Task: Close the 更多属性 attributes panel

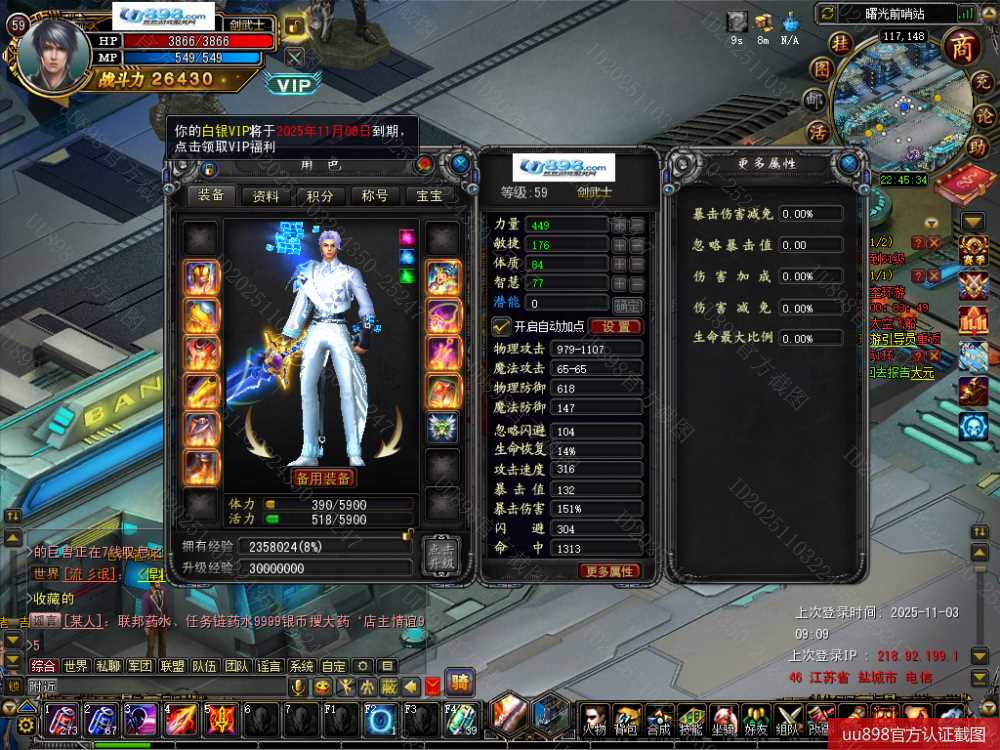Action: click(849, 163)
